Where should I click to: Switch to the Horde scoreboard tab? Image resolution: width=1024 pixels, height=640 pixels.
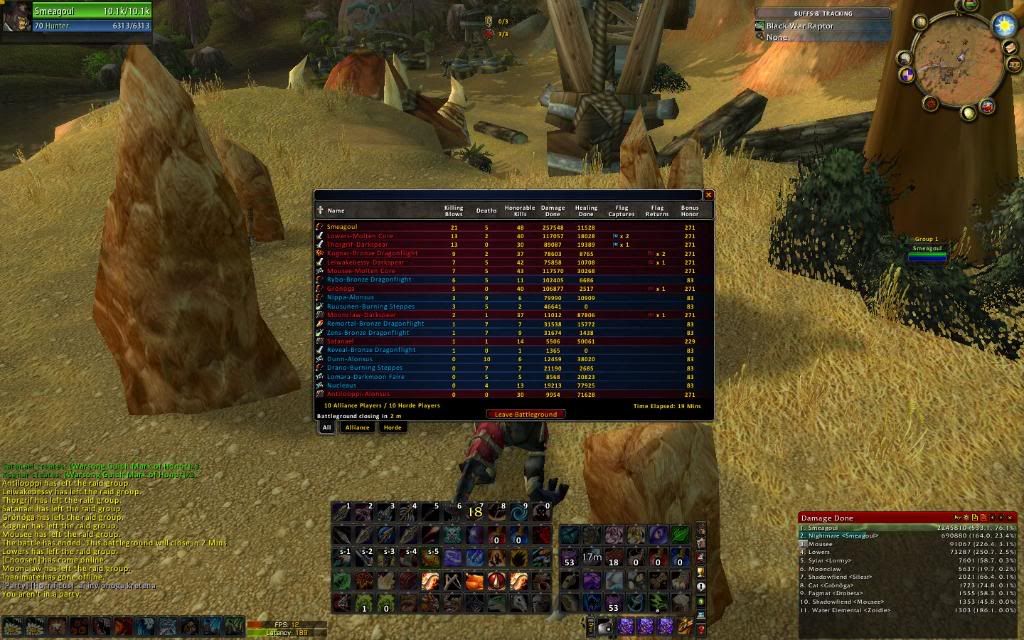393,427
